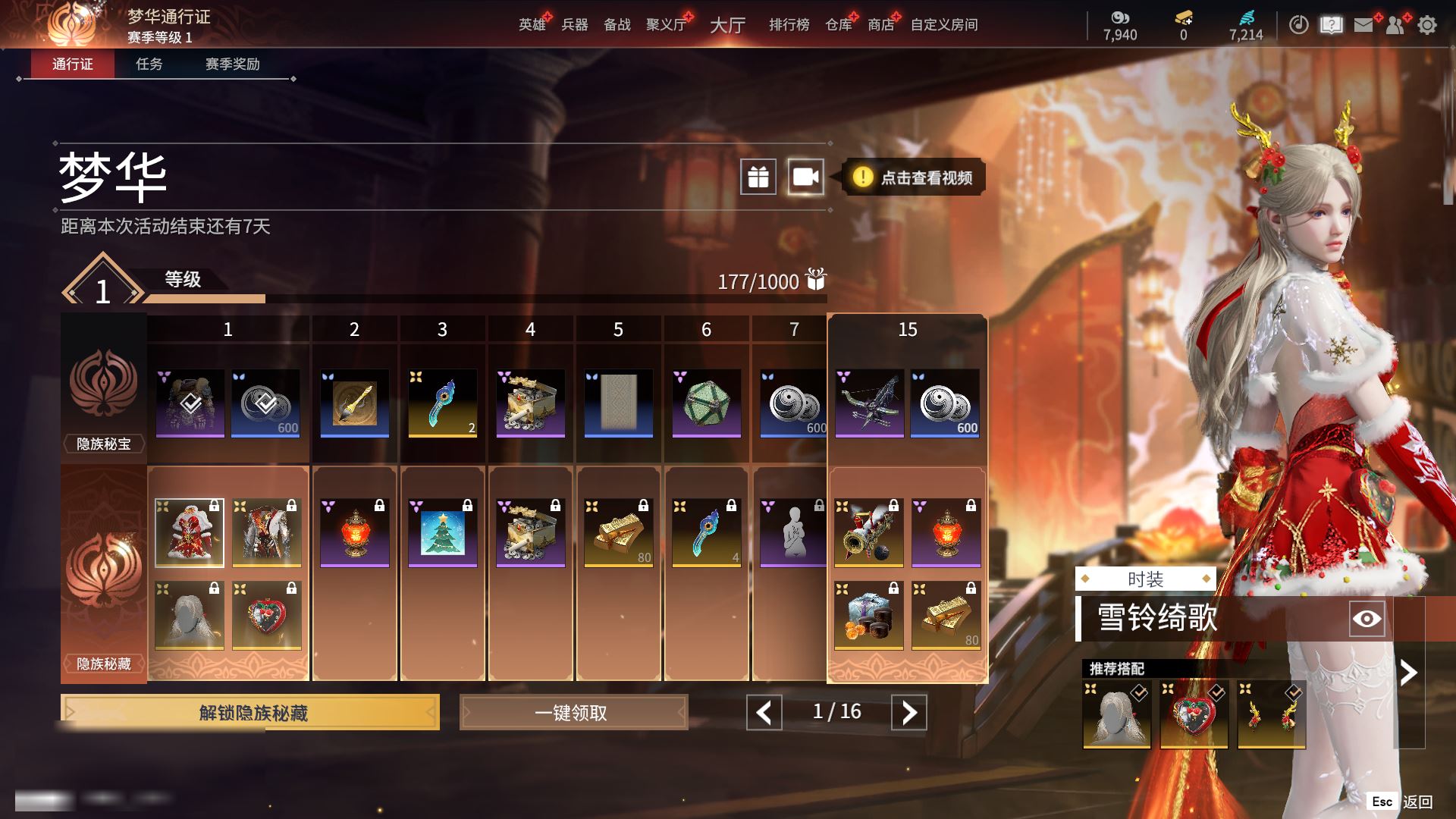Viewport: 1456px width, 819px height.
Task: Select the red Santa outfit reward
Action: tap(190, 532)
